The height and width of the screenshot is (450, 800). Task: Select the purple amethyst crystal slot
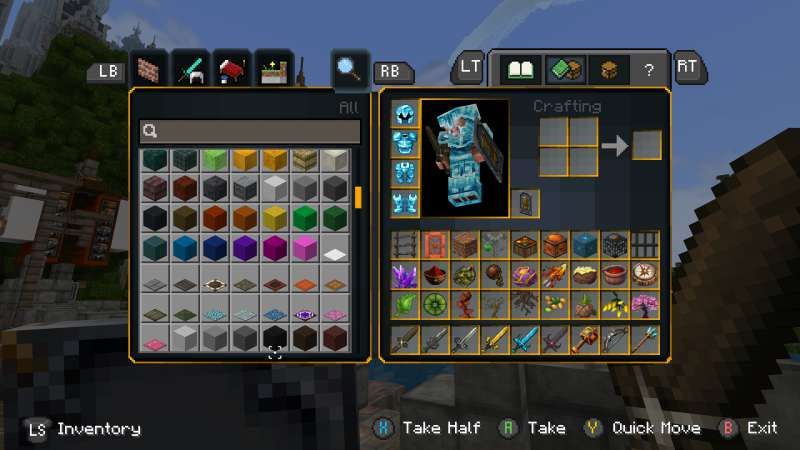[405, 276]
